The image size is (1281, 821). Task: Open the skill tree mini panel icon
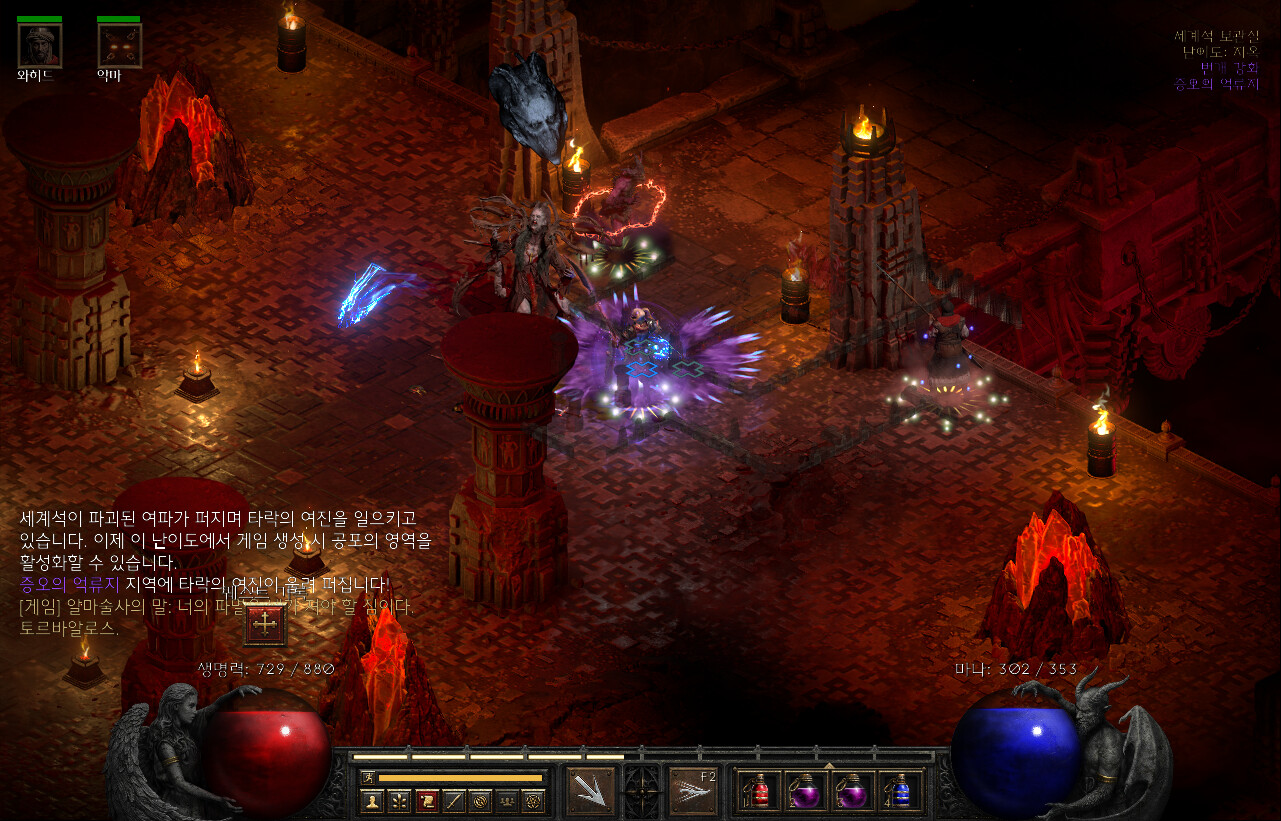pos(399,801)
